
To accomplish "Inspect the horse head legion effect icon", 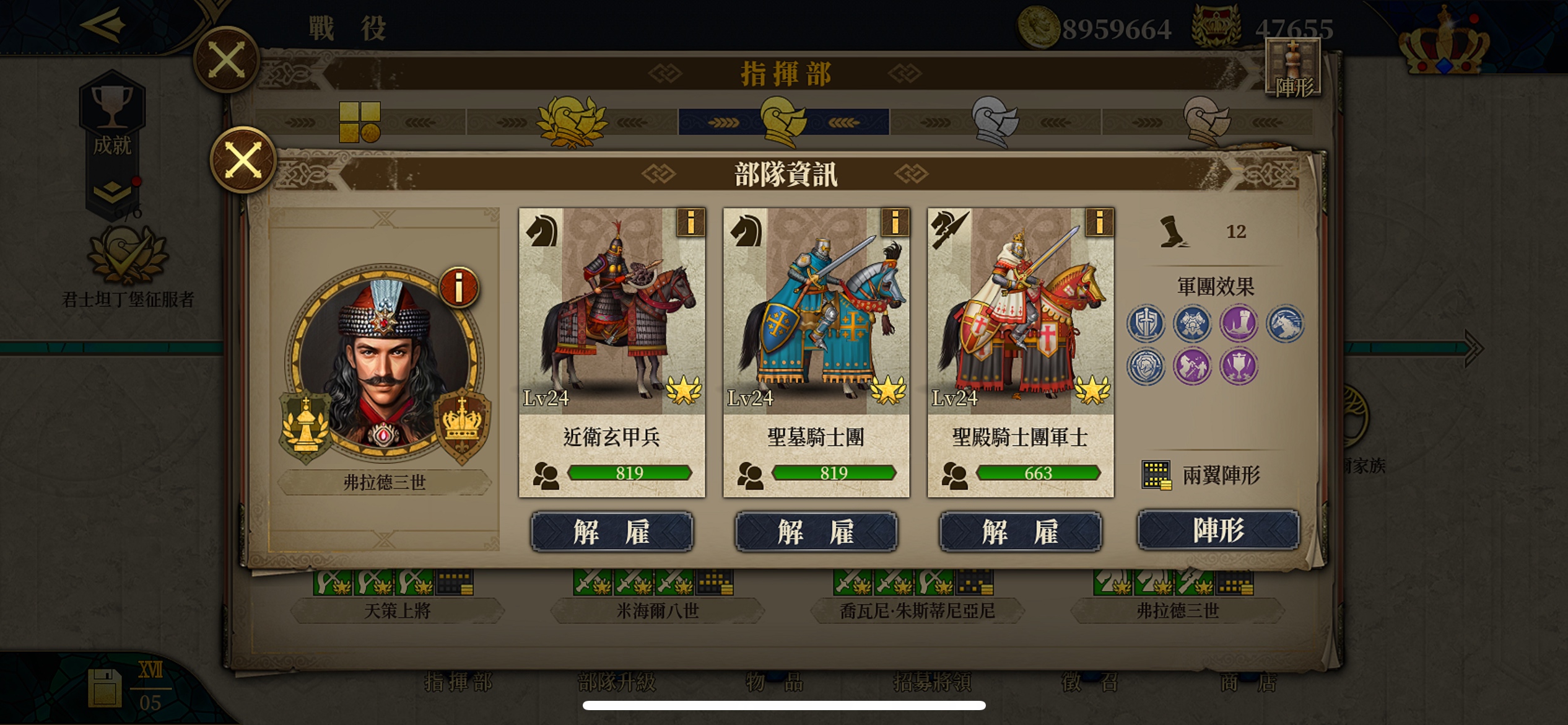I will 1285,323.
